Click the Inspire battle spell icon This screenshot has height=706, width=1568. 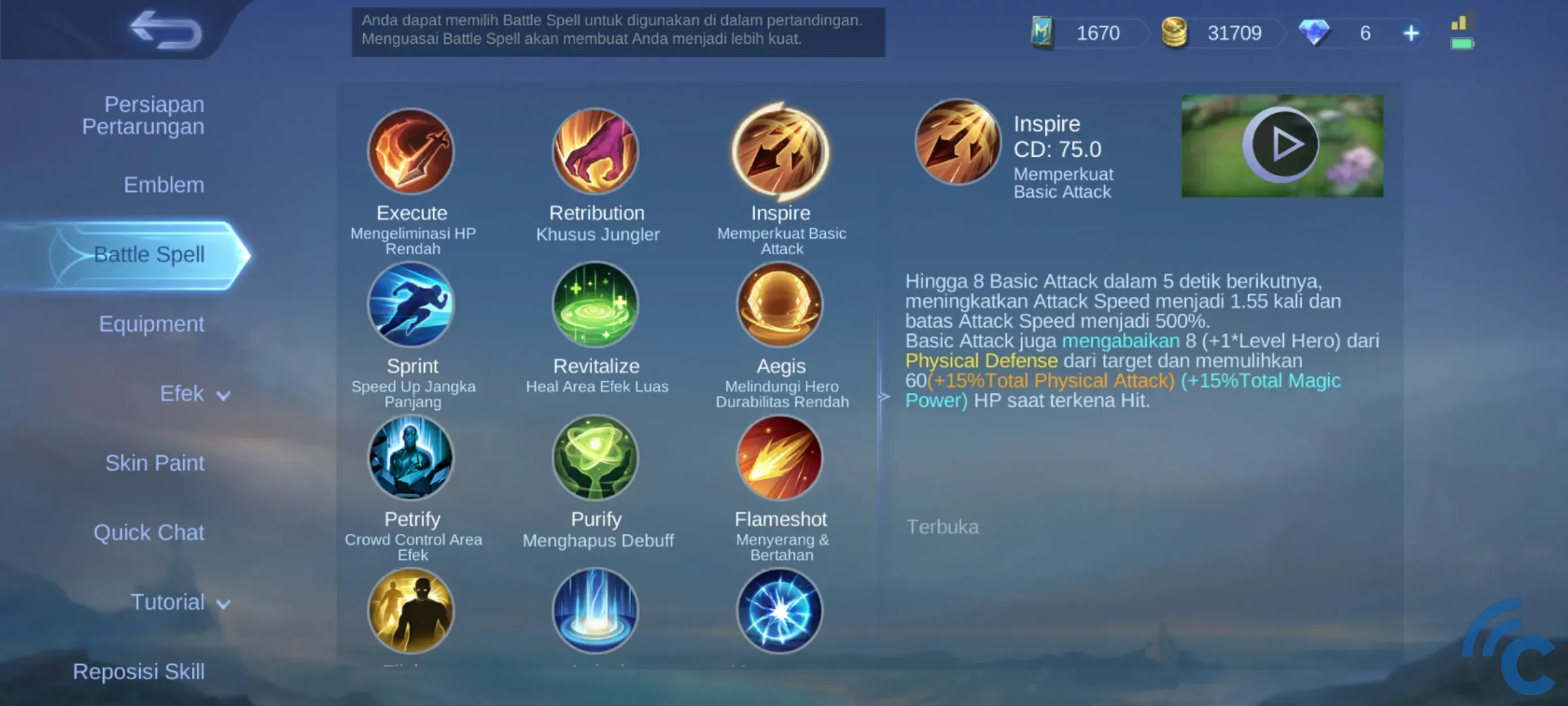tap(781, 152)
